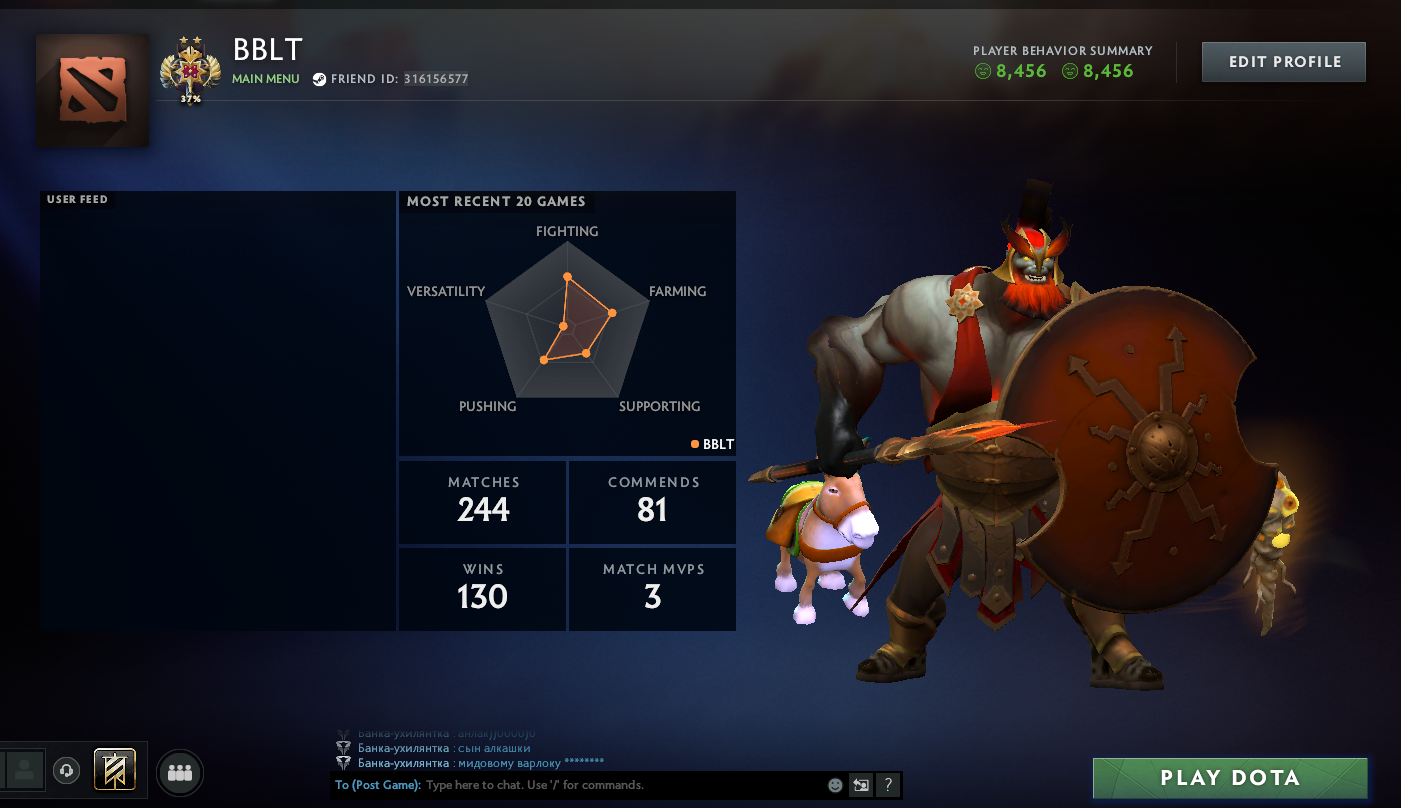
Task: Click the globe icon beside FRIEND ID
Action: click(x=321, y=78)
